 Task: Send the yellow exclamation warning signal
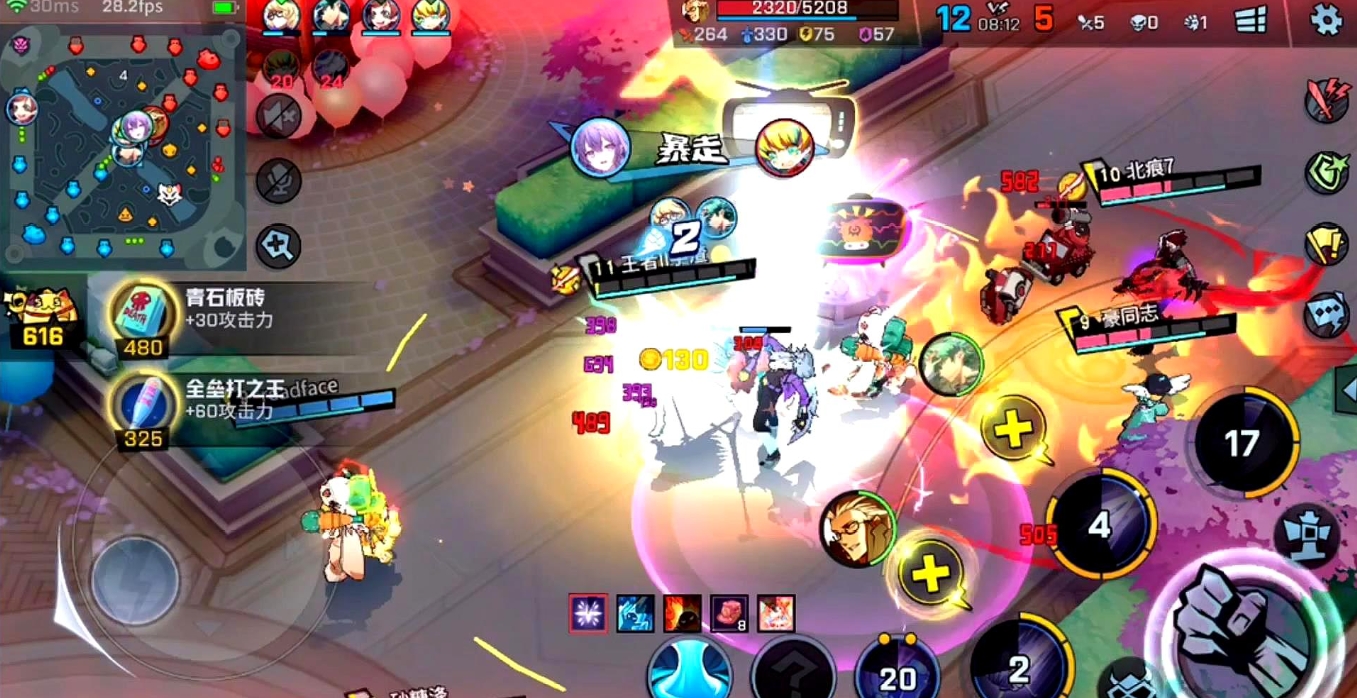pyautogui.click(x=1327, y=244)
